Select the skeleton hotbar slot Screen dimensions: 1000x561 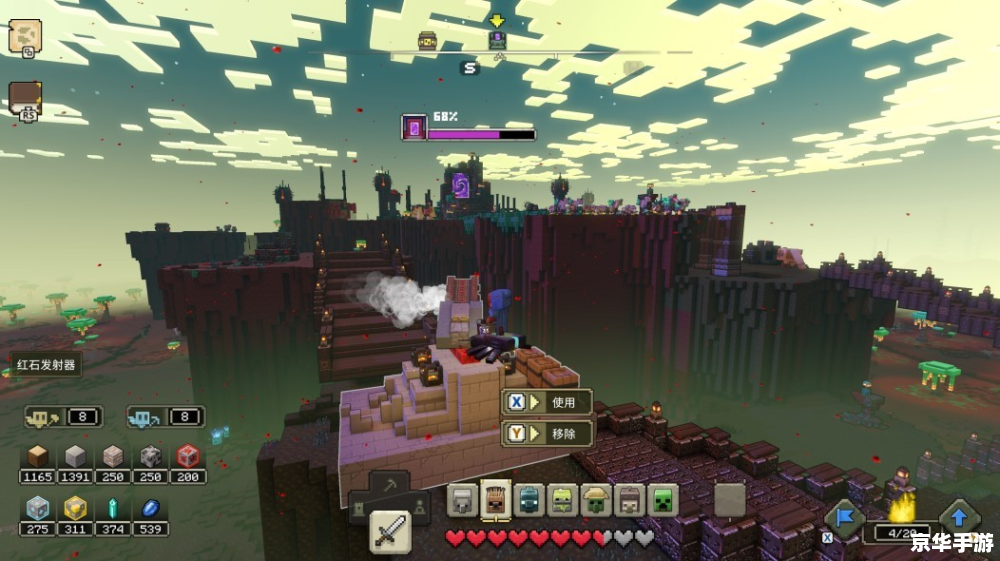coord(629,499)
